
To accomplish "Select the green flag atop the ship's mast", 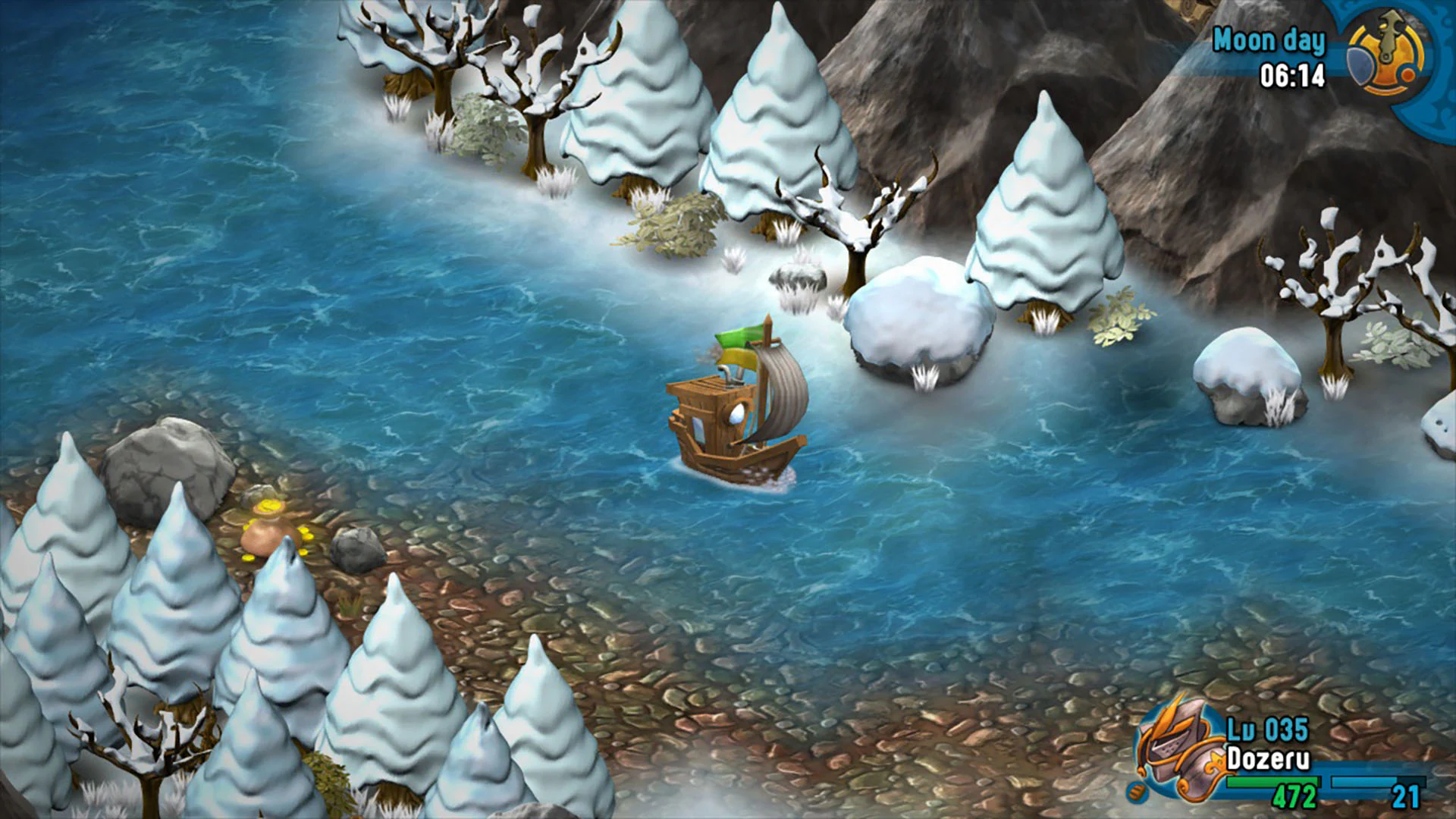I will pyautogui.click(x=739, y=337).
